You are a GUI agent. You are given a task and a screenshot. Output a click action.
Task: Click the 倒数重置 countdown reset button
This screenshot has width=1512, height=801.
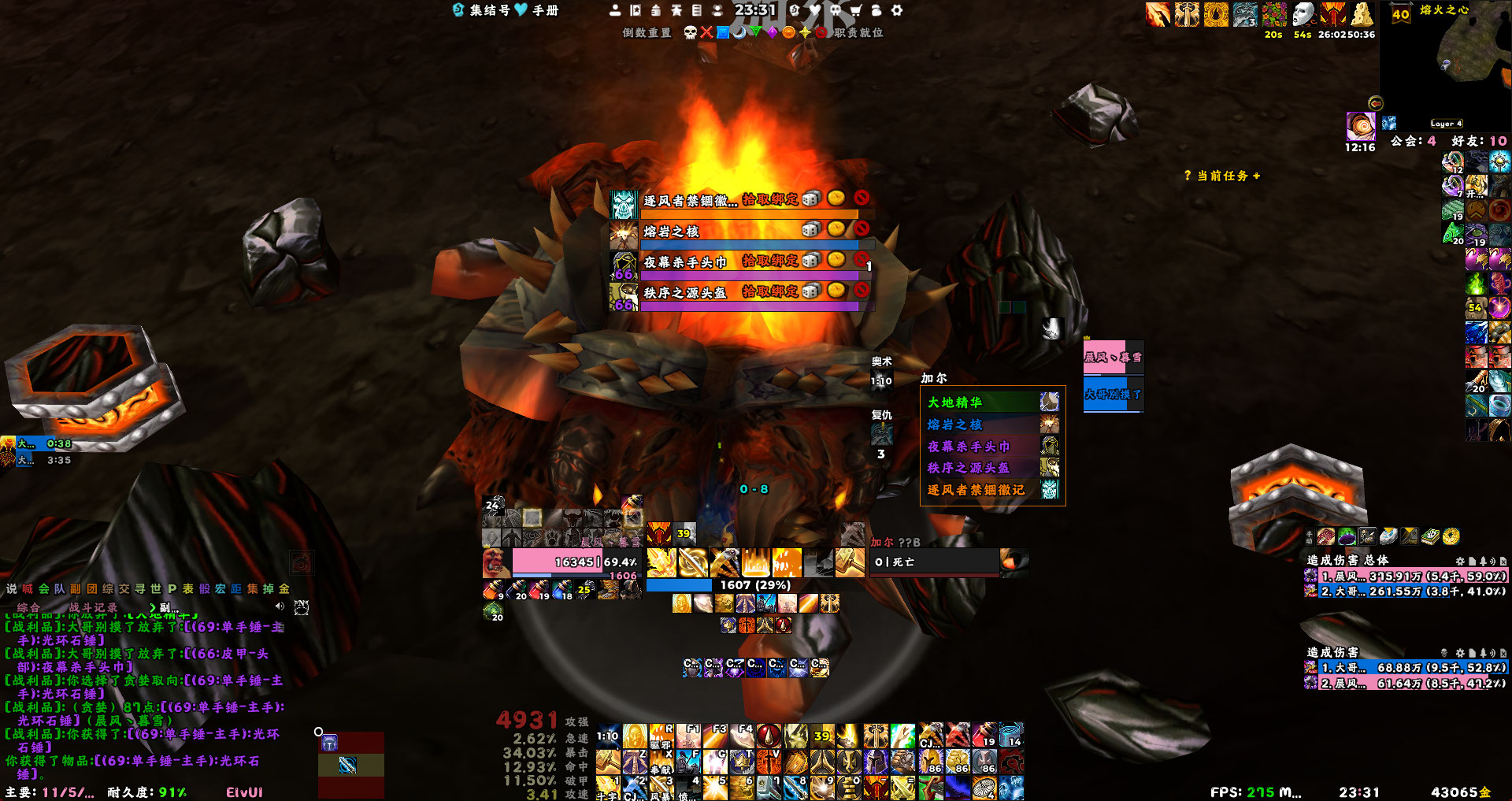(x=647, y=32)
